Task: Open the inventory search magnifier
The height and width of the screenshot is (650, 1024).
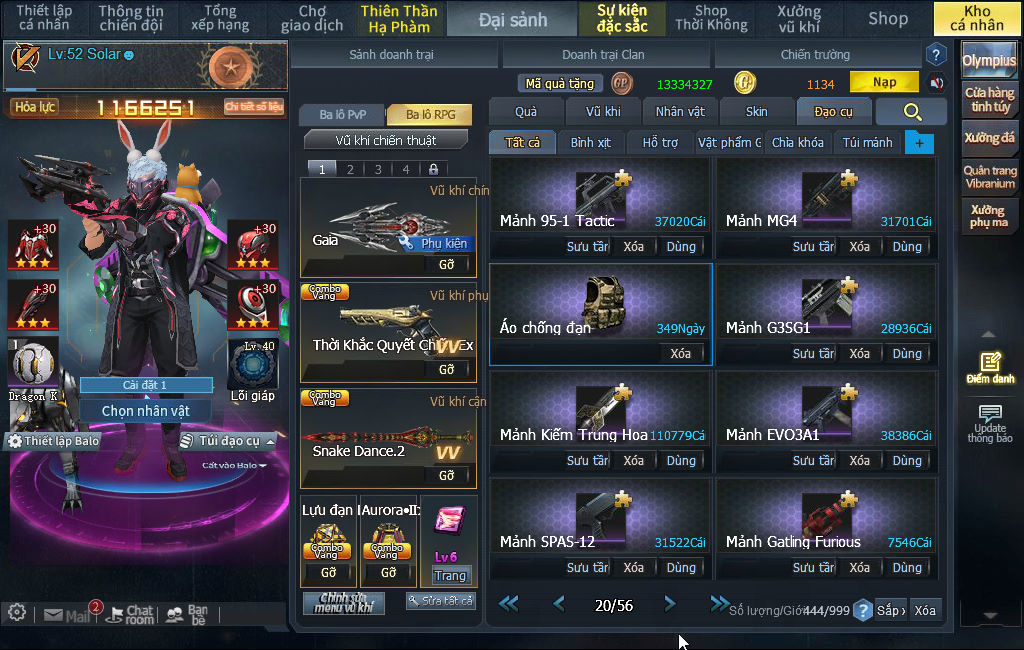Action: point(911,112)
